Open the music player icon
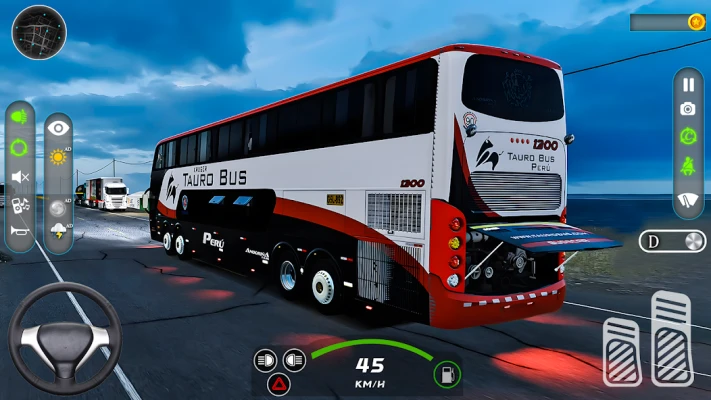 click(x=19, y=205)
